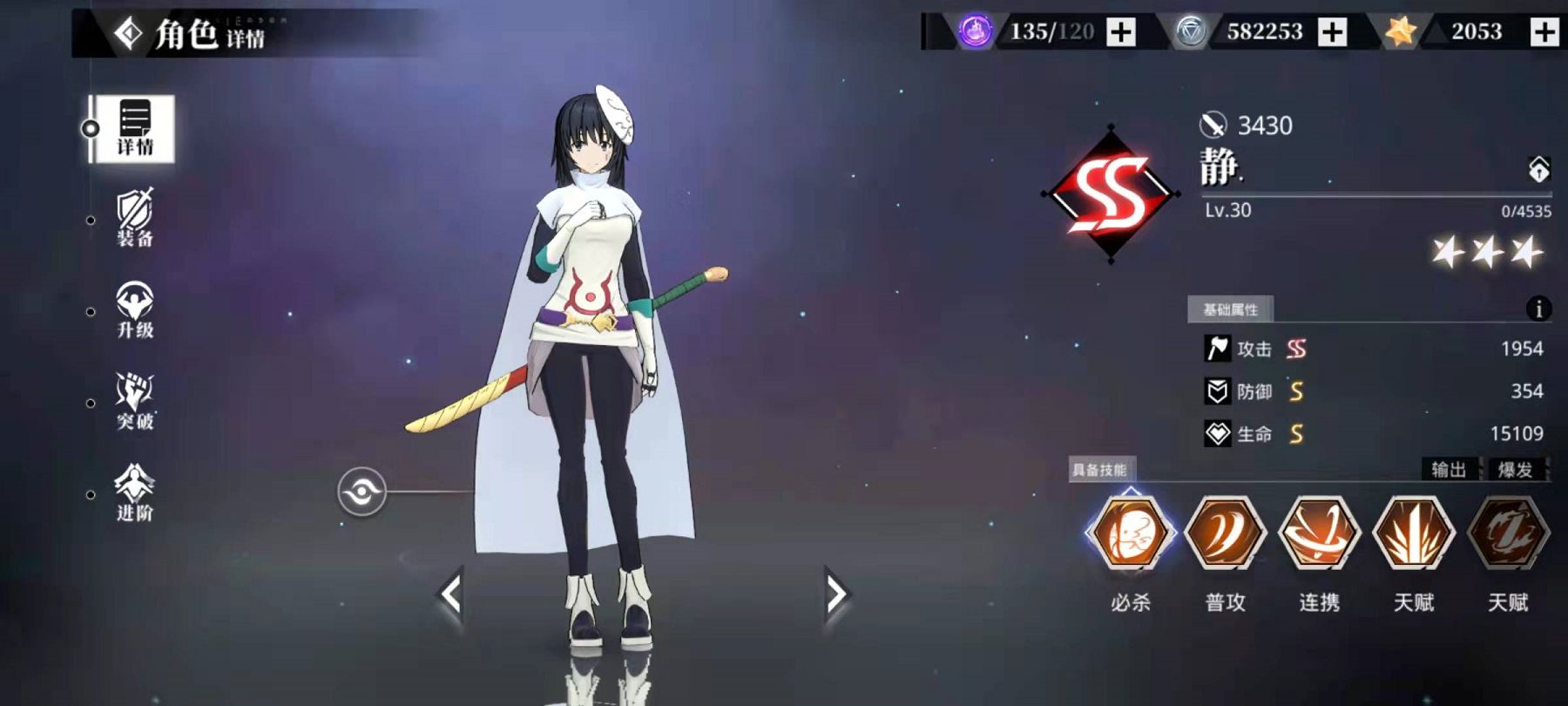
Task: Switch to the 详情 details tab
Action: (134, 129)
